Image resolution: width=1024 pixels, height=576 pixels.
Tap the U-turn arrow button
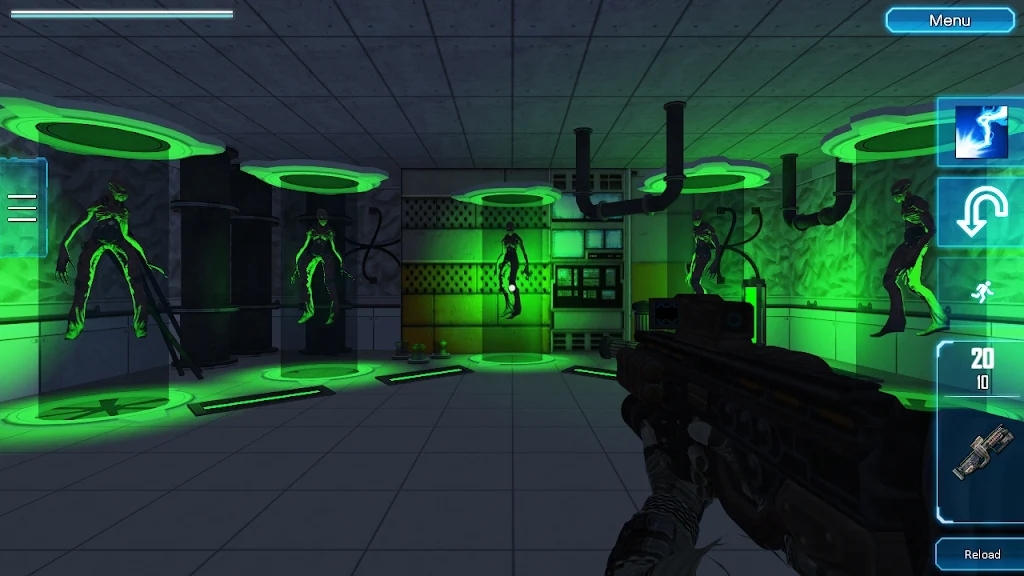pyautogui.click(x=980, y=213)
